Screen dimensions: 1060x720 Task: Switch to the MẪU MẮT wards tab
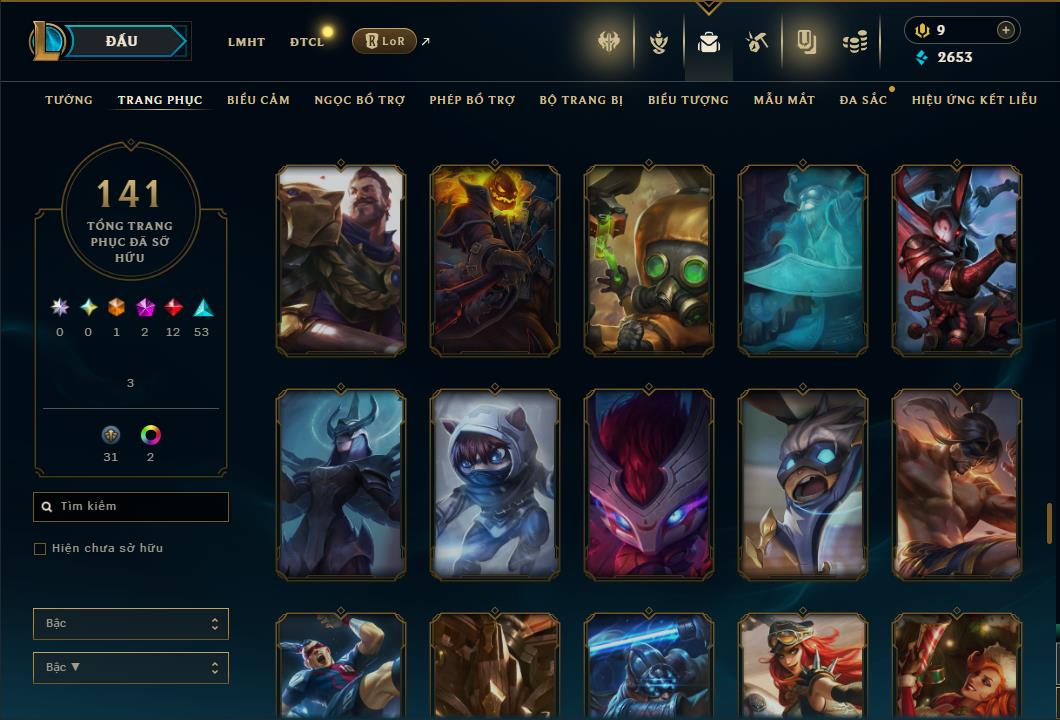(x=784, y=100)
